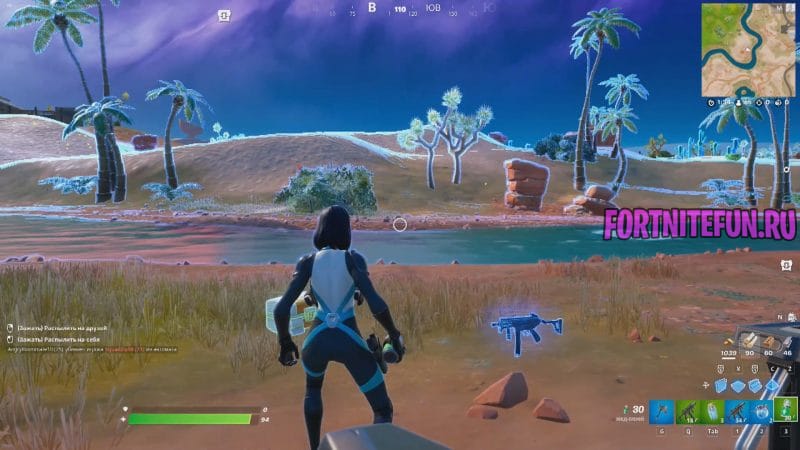Choose the metal material with 46 count
This screenshot has width=800, height=450.
click(787, 342)
